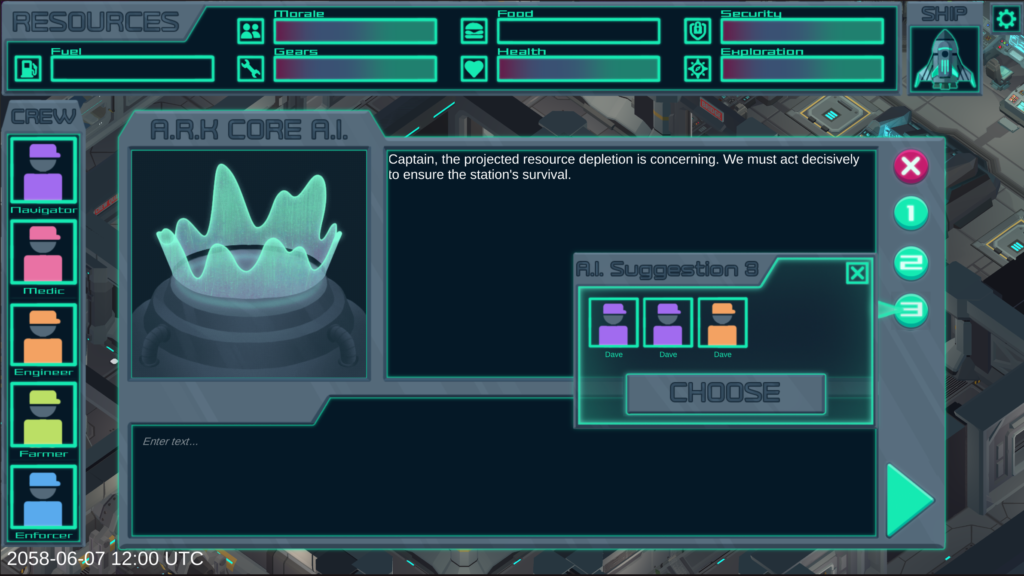Show A.I. suggestion number 2
This screenshot has width=1024, height=576.
pyautogui.click(x=910, y=262)
